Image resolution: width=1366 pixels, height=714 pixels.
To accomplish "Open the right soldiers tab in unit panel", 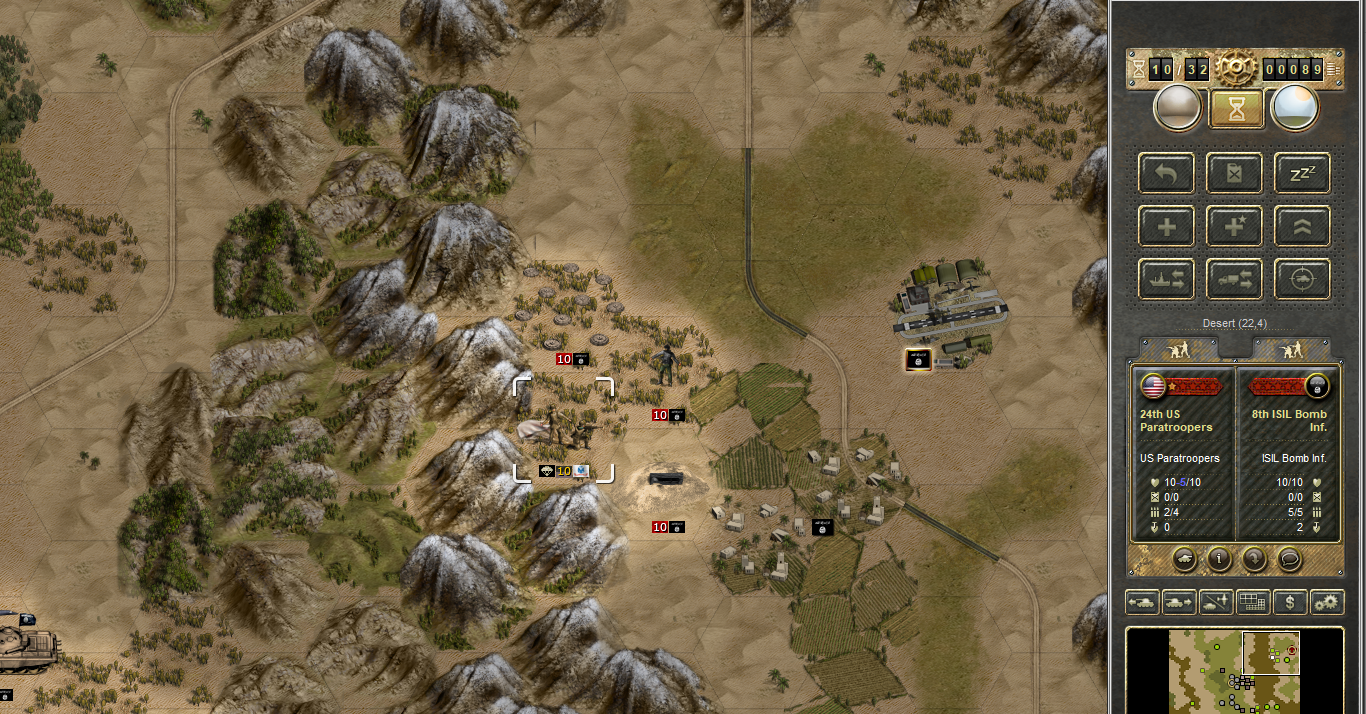I will [x=1292, y=349].
